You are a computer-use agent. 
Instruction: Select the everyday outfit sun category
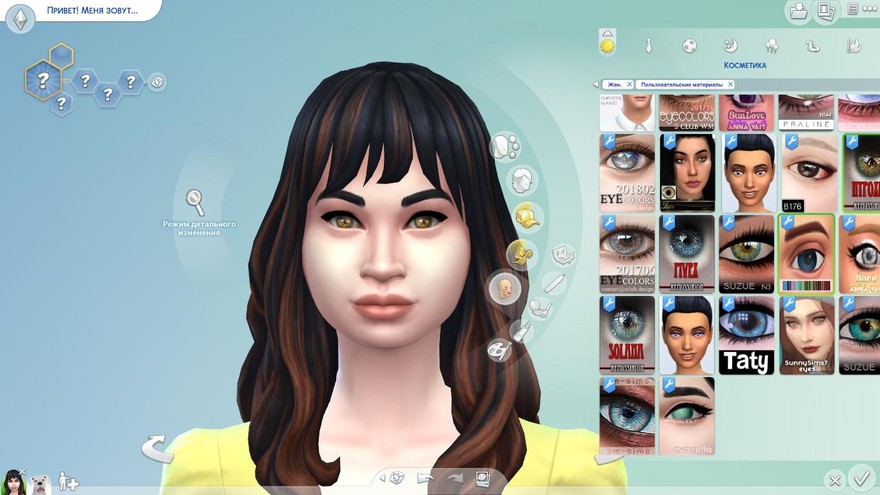(607, 45)
